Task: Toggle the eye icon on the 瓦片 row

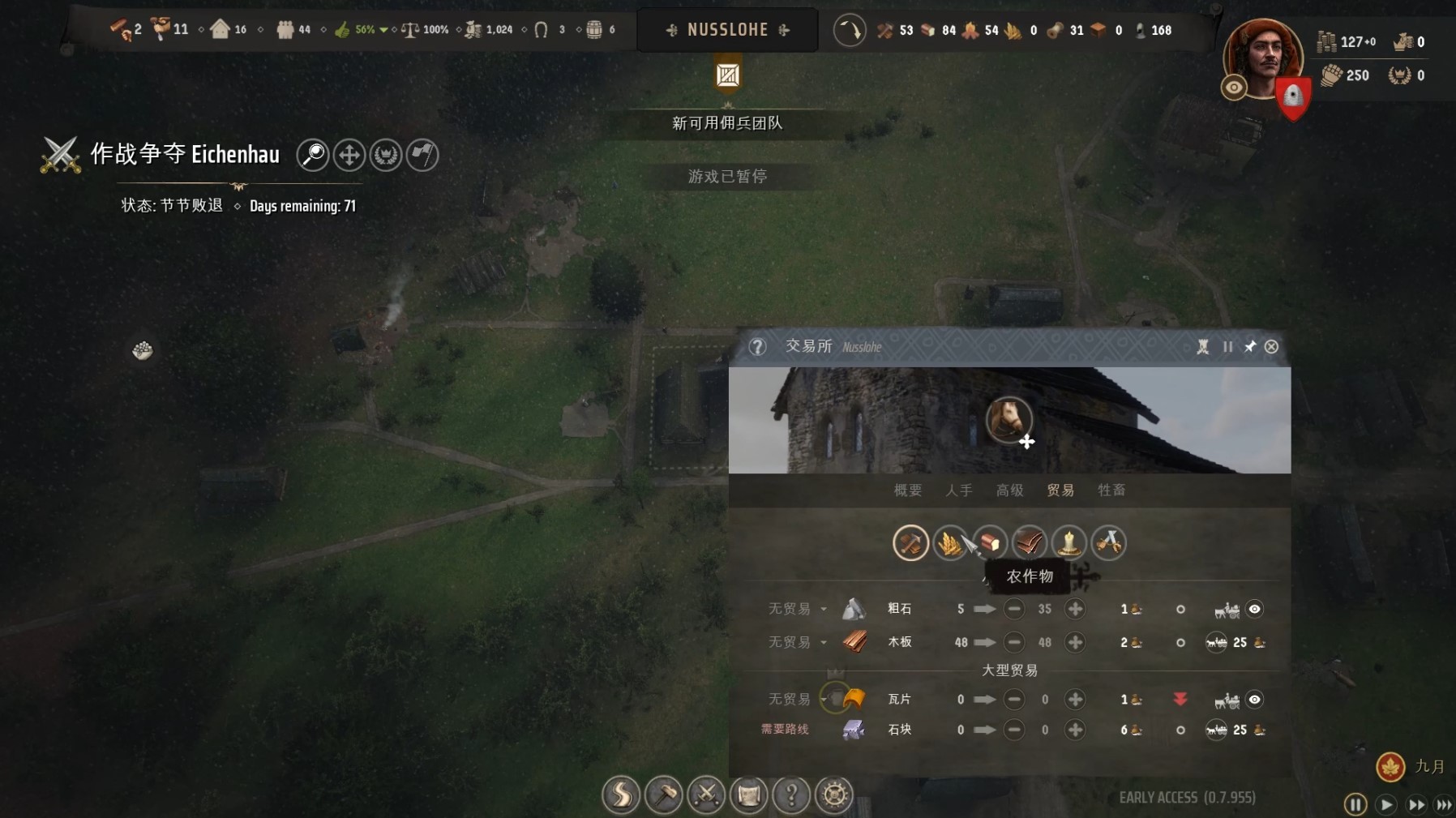Action: [x=1254, y=700]
